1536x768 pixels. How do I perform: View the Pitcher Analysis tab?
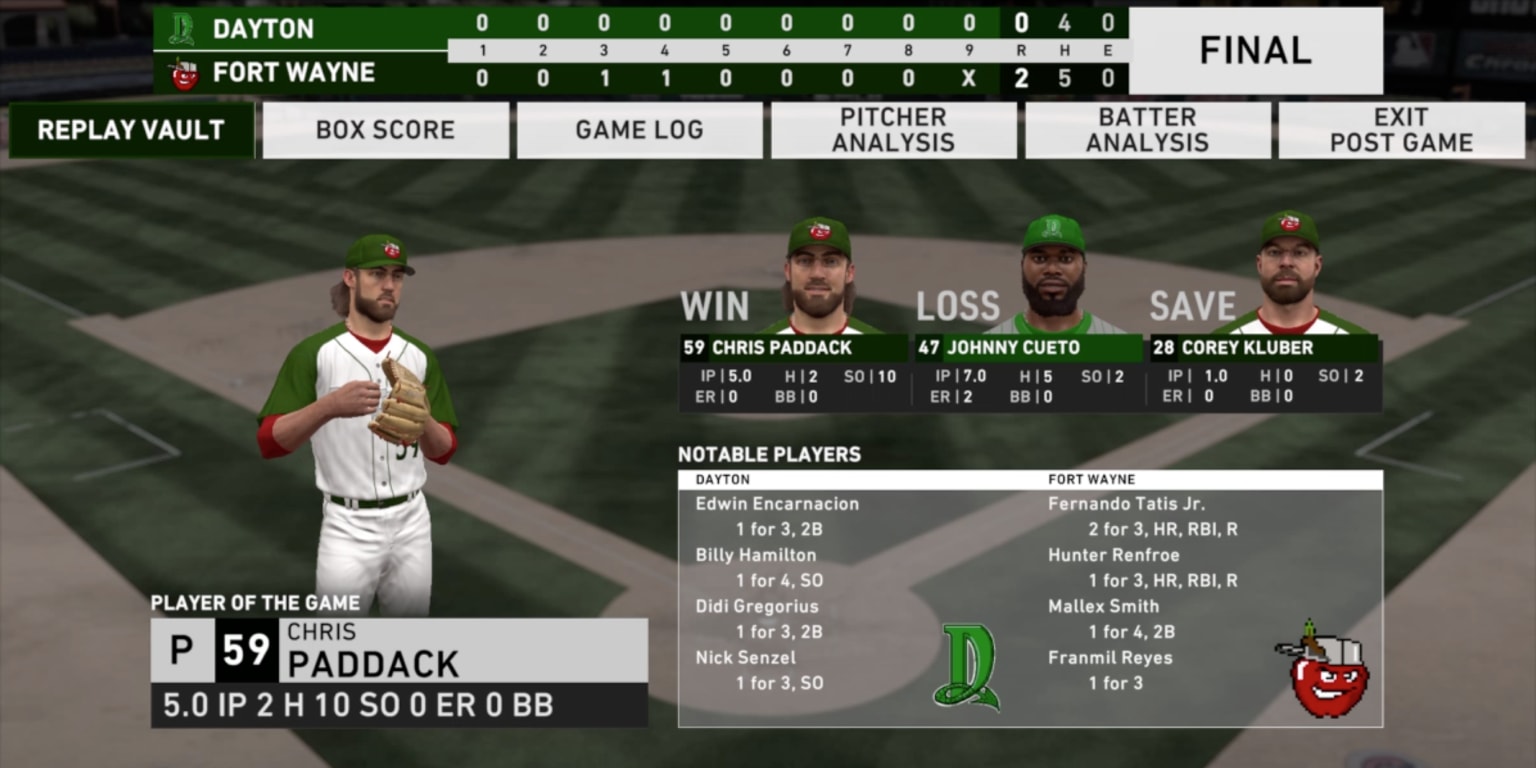[893, 129]
